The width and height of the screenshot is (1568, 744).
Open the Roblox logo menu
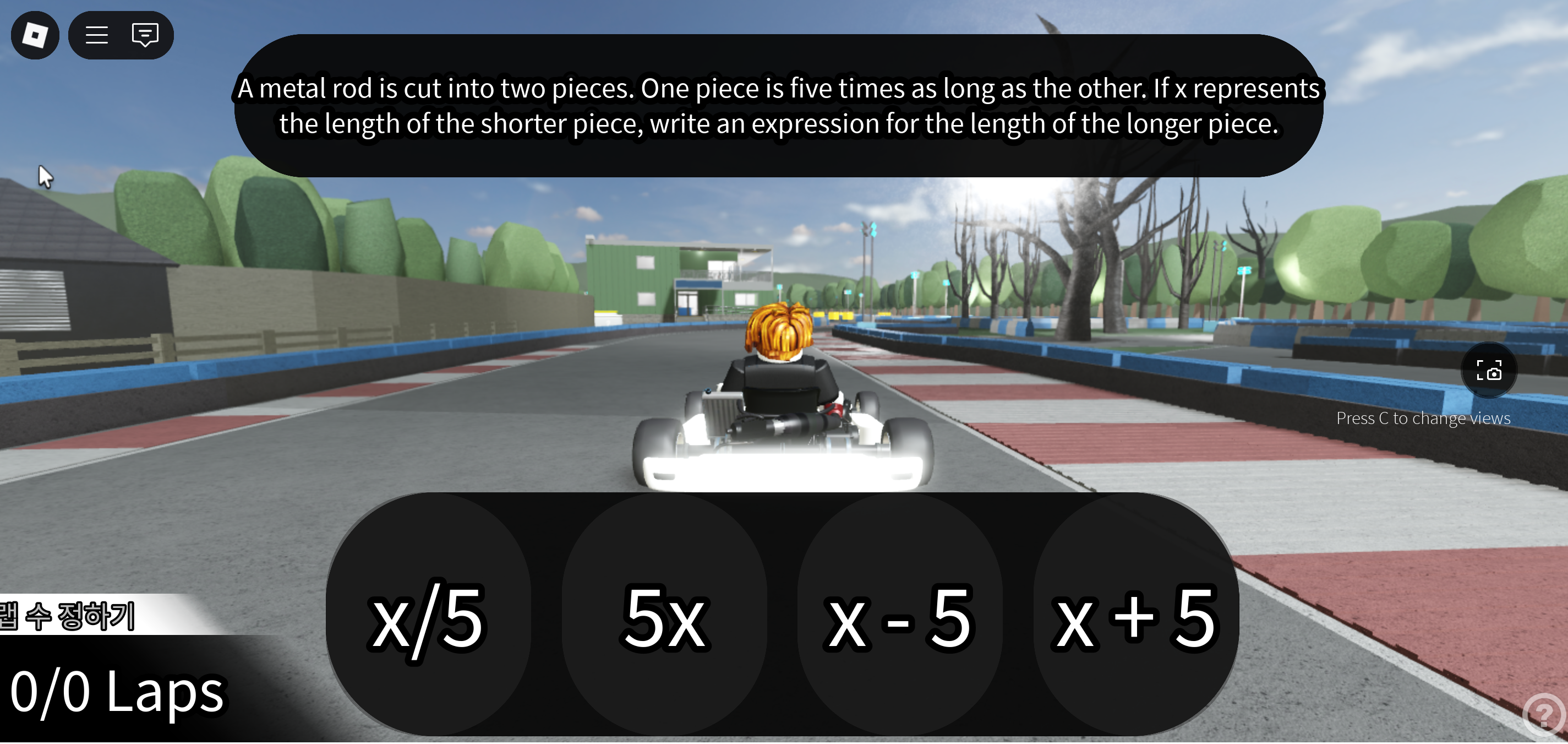point(35,35)
